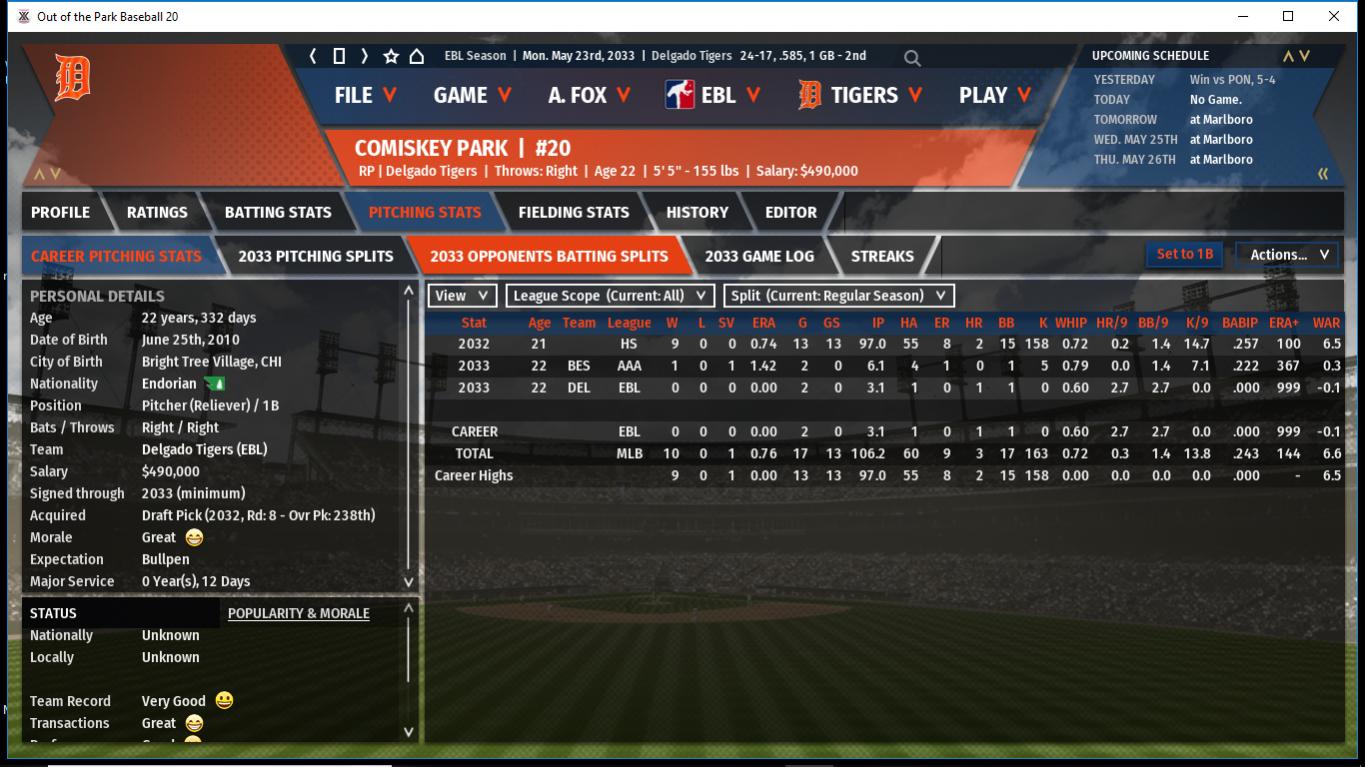
Task: View the 2033 PITCHING SPLITS subtab
Action: click(x=316, y=256)
